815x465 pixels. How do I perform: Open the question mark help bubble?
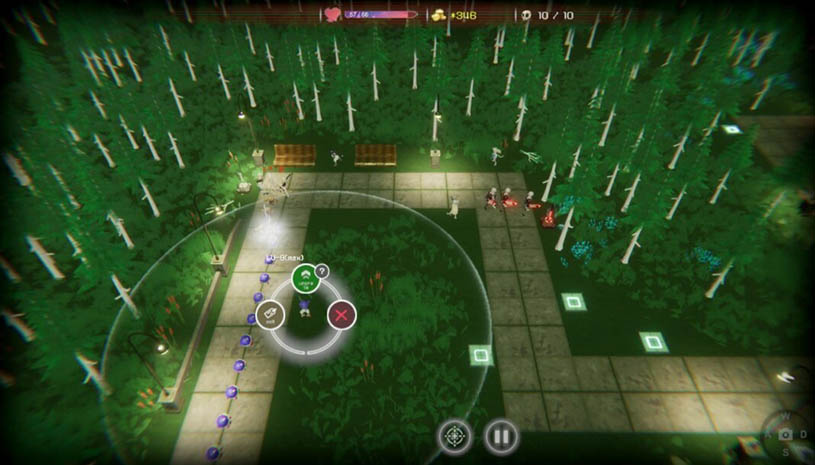coord(322,270)
